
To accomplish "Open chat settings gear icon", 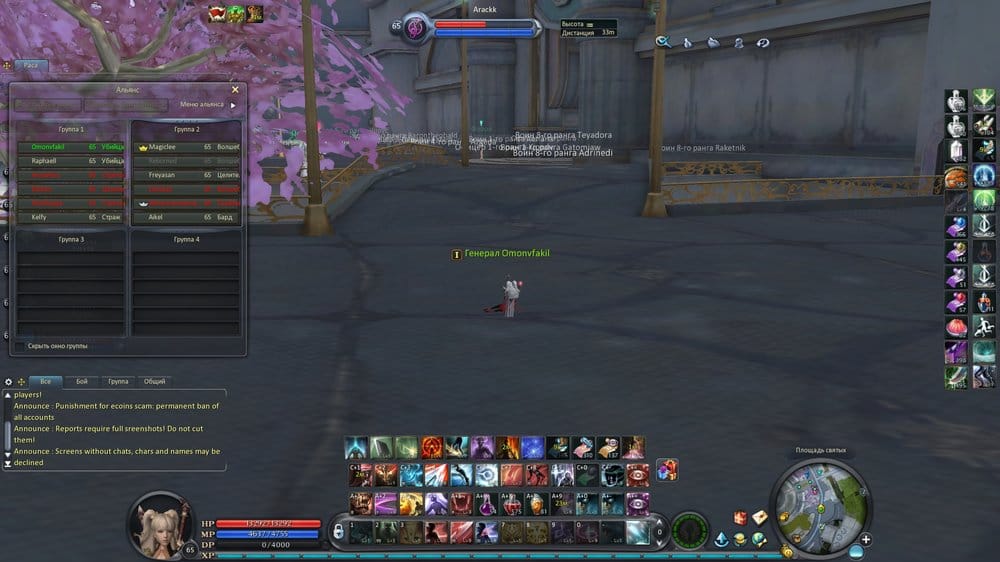I will (x=9, y=382).
